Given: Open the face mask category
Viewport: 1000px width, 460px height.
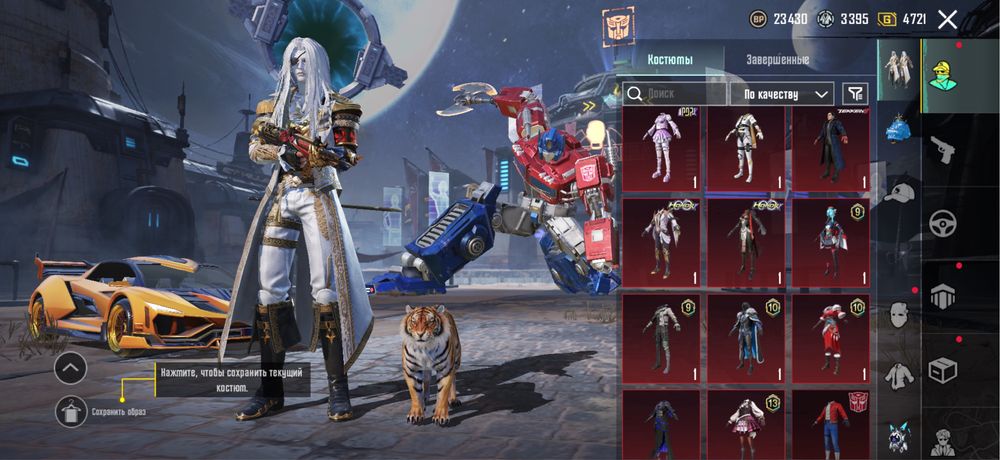Looking at the screenshot, I should tap(900, 314).
